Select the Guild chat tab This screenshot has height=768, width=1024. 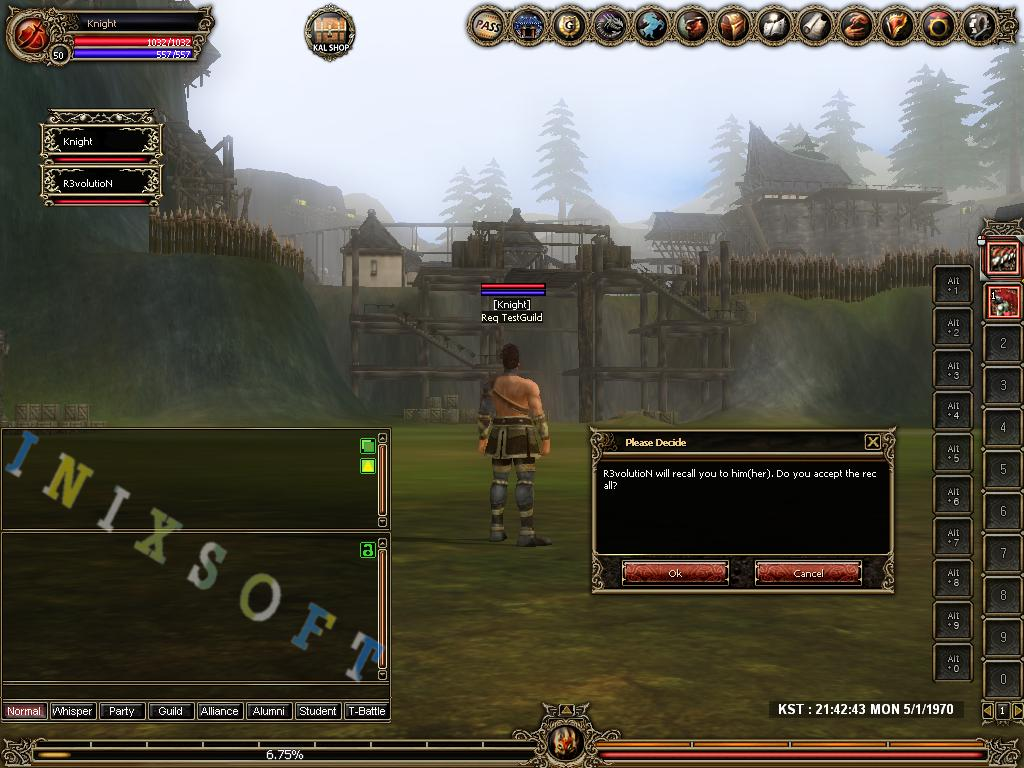[171, 711]
